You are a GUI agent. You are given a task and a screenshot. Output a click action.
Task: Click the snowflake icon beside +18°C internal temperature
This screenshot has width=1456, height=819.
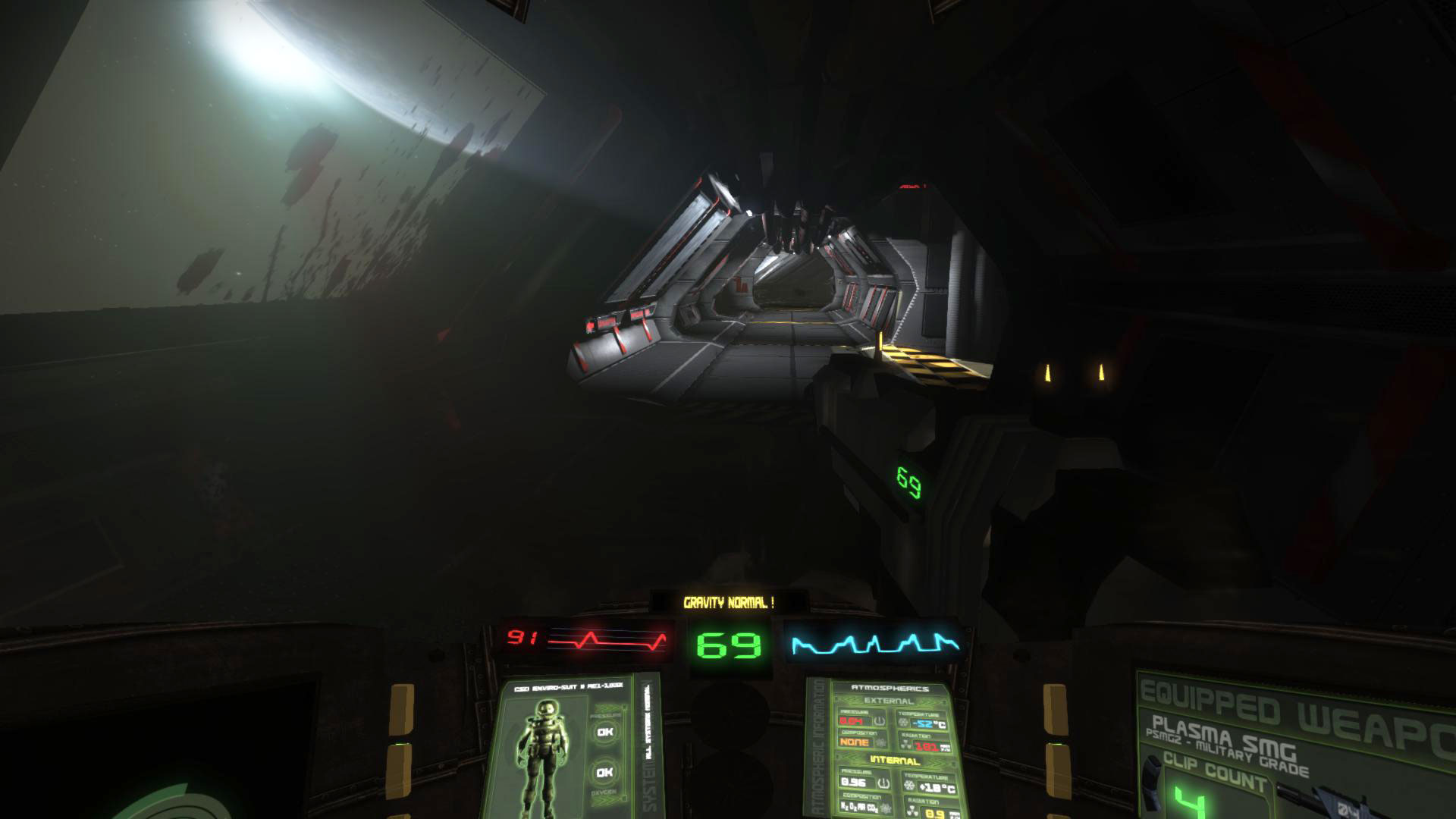pos(909,785)
